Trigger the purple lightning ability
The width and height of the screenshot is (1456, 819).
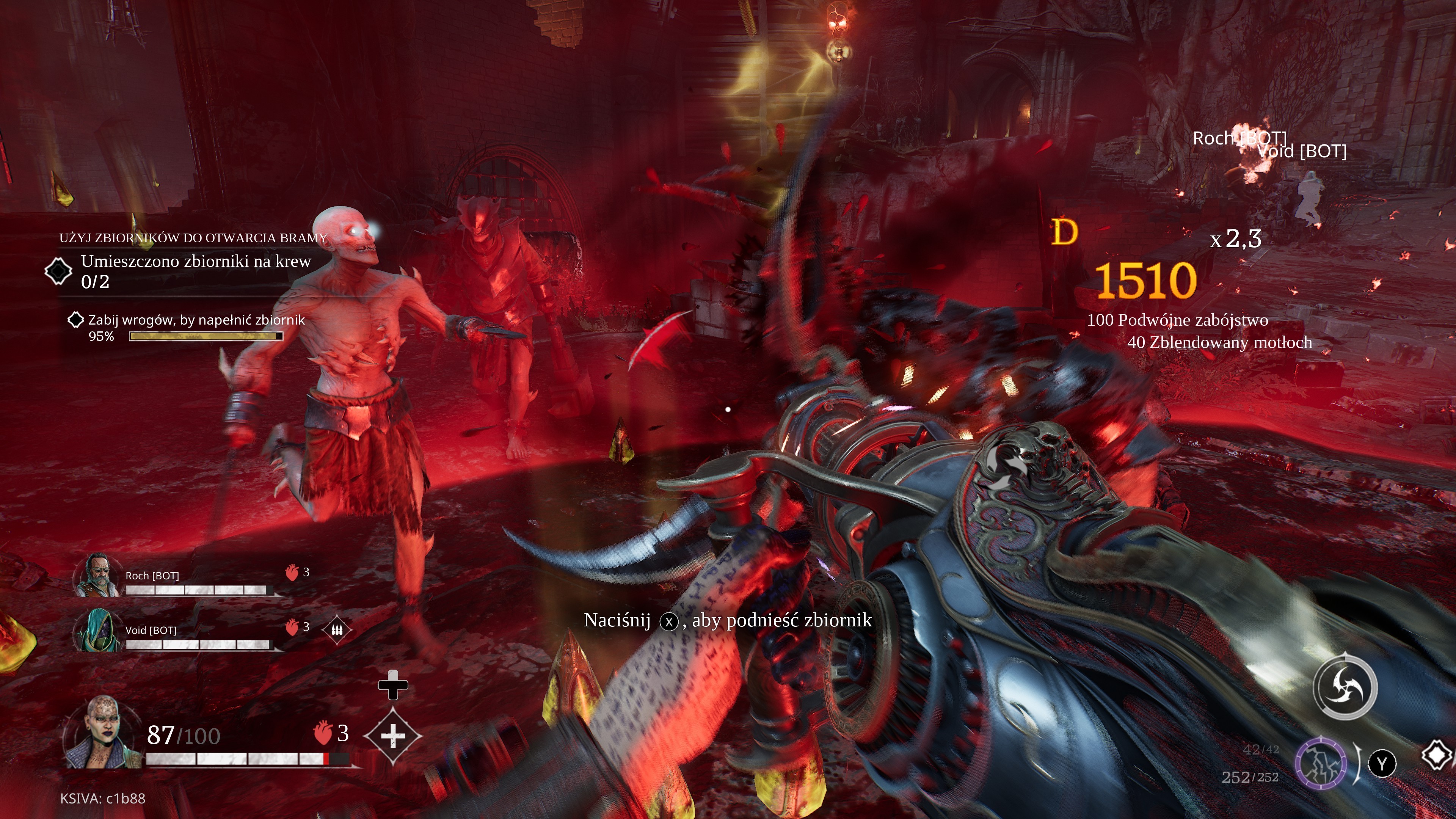point(1320,763)
